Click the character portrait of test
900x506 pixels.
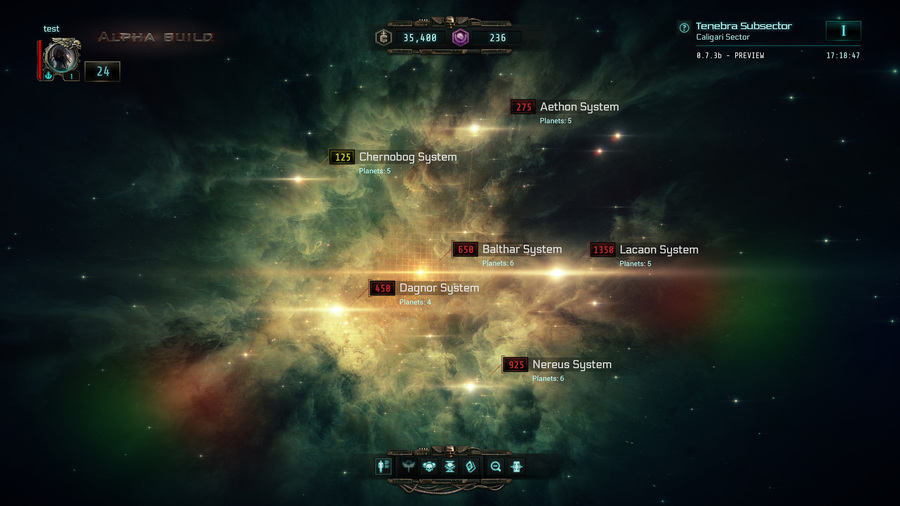pos(62,58)
